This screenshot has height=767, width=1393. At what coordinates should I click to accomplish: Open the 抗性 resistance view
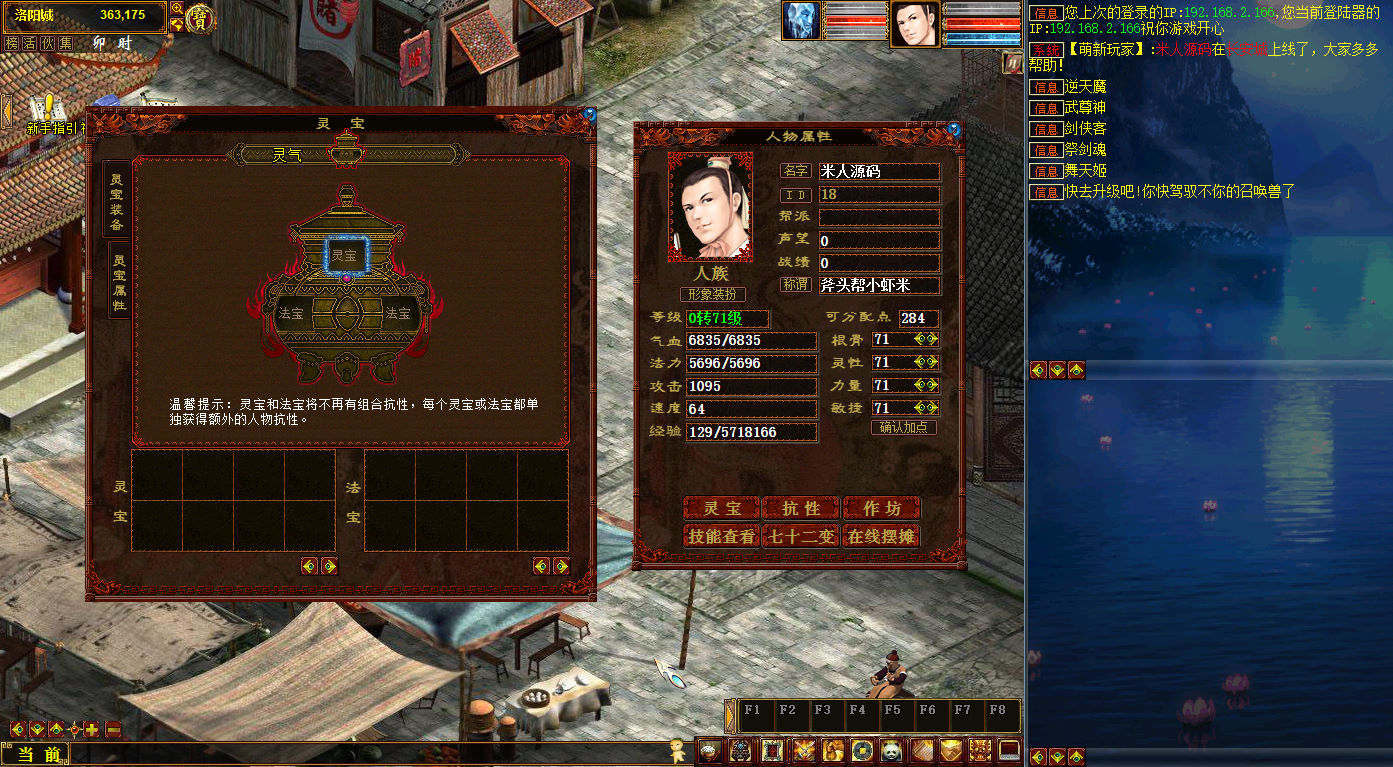[801, 508]
